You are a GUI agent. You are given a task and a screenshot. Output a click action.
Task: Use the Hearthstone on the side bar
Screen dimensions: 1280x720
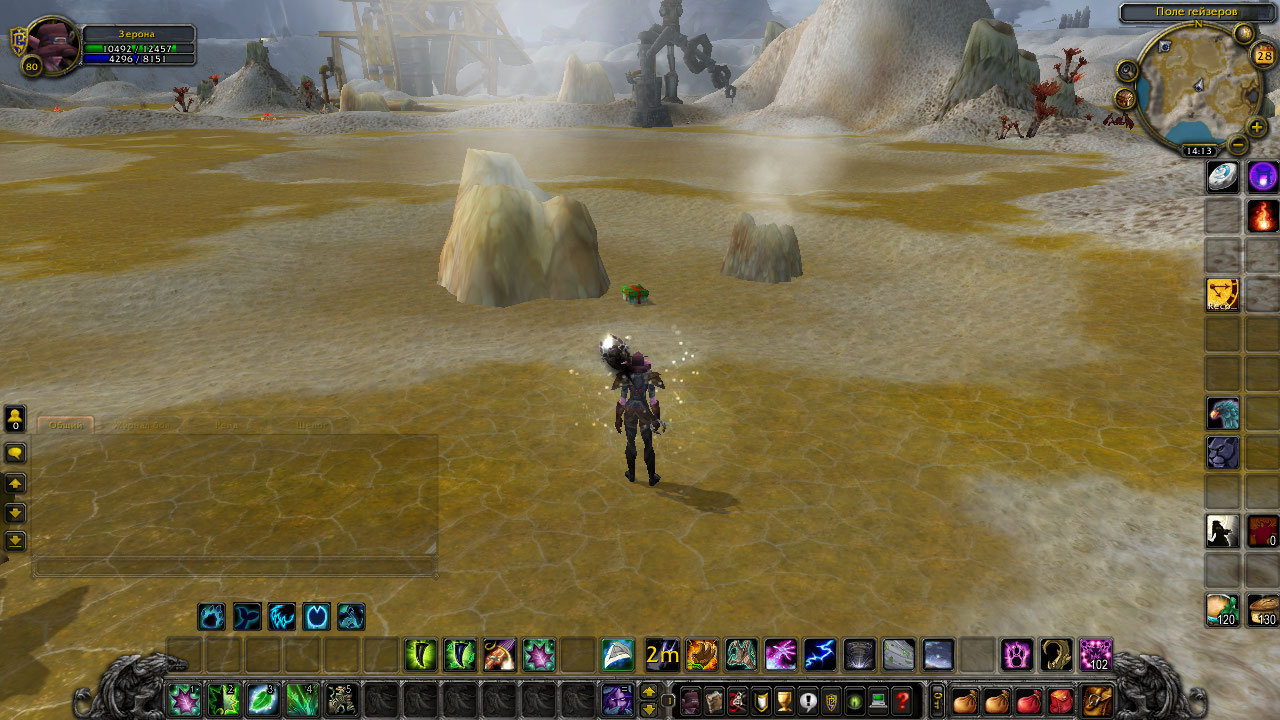(1223, 177)
